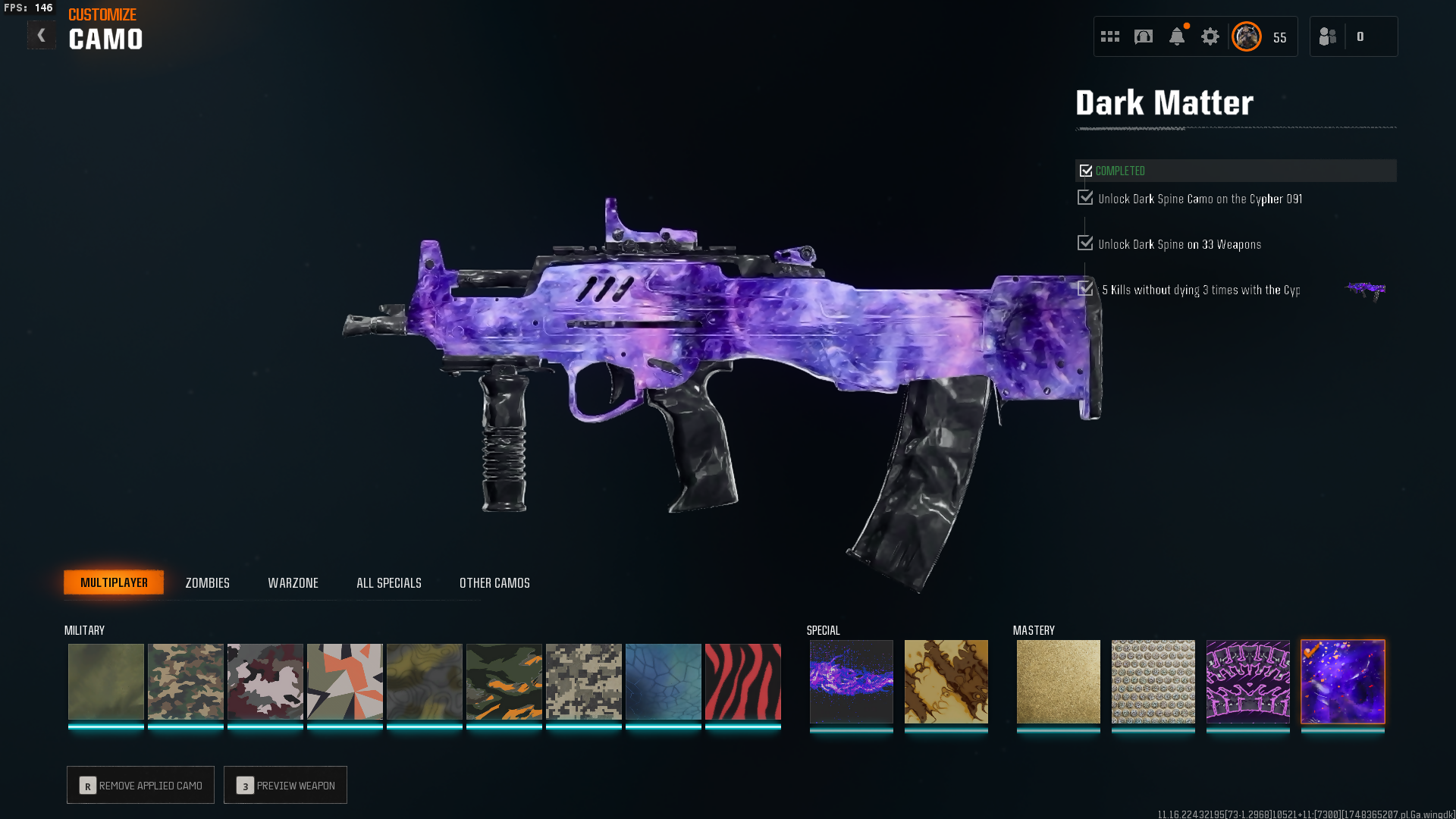Select the Diamond mastery camo
The image size is (1456, 819).
[1153, 682]
